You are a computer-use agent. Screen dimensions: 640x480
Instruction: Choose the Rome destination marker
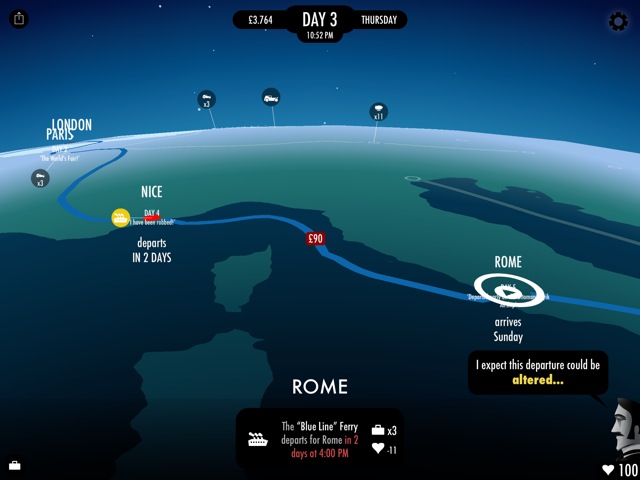click(x=509, y=290)
